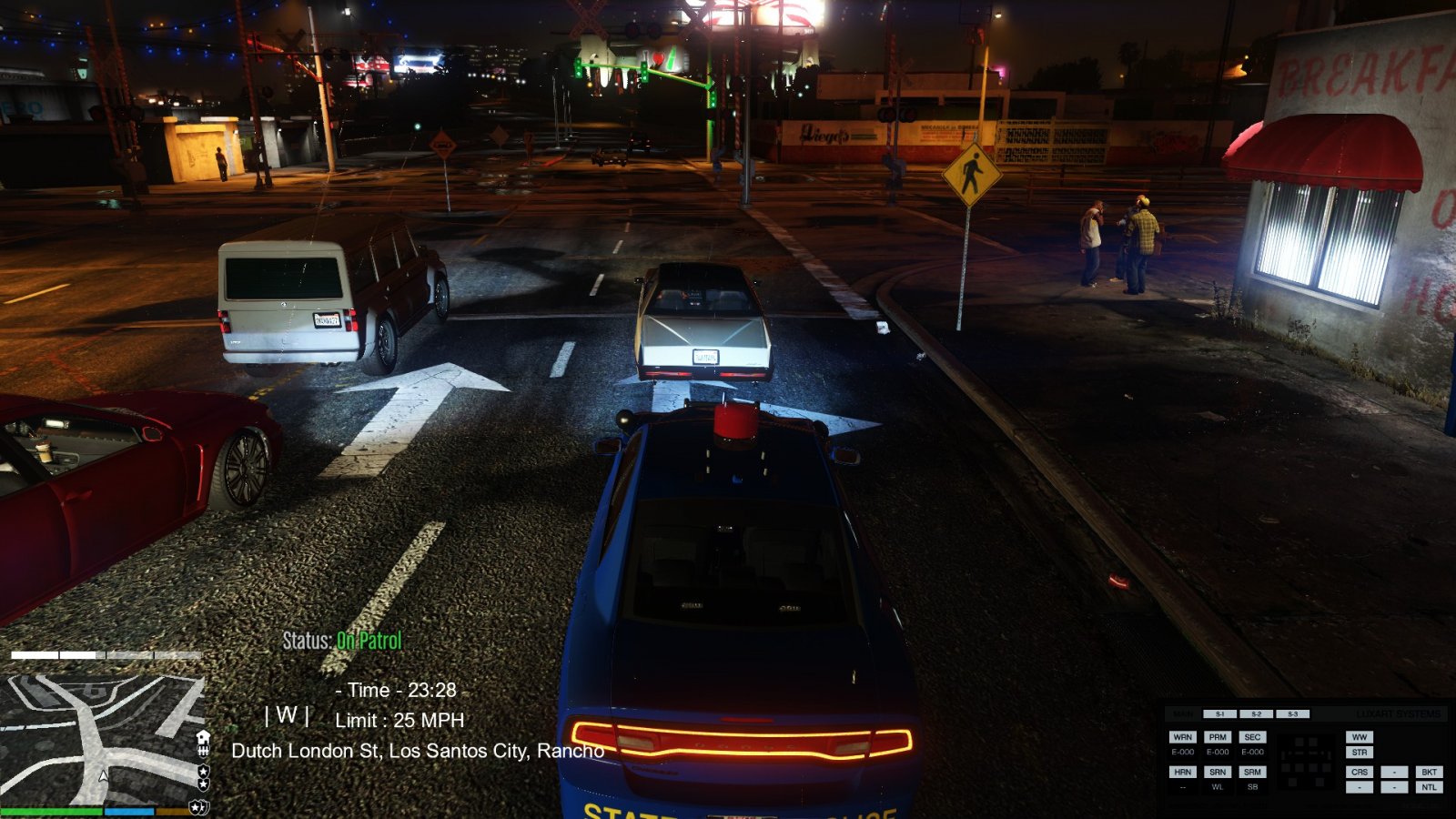The width and height of the screenshot is (1456, 819).
Task: Activate the CRS cruise lights button
Action: (1360, 772)
